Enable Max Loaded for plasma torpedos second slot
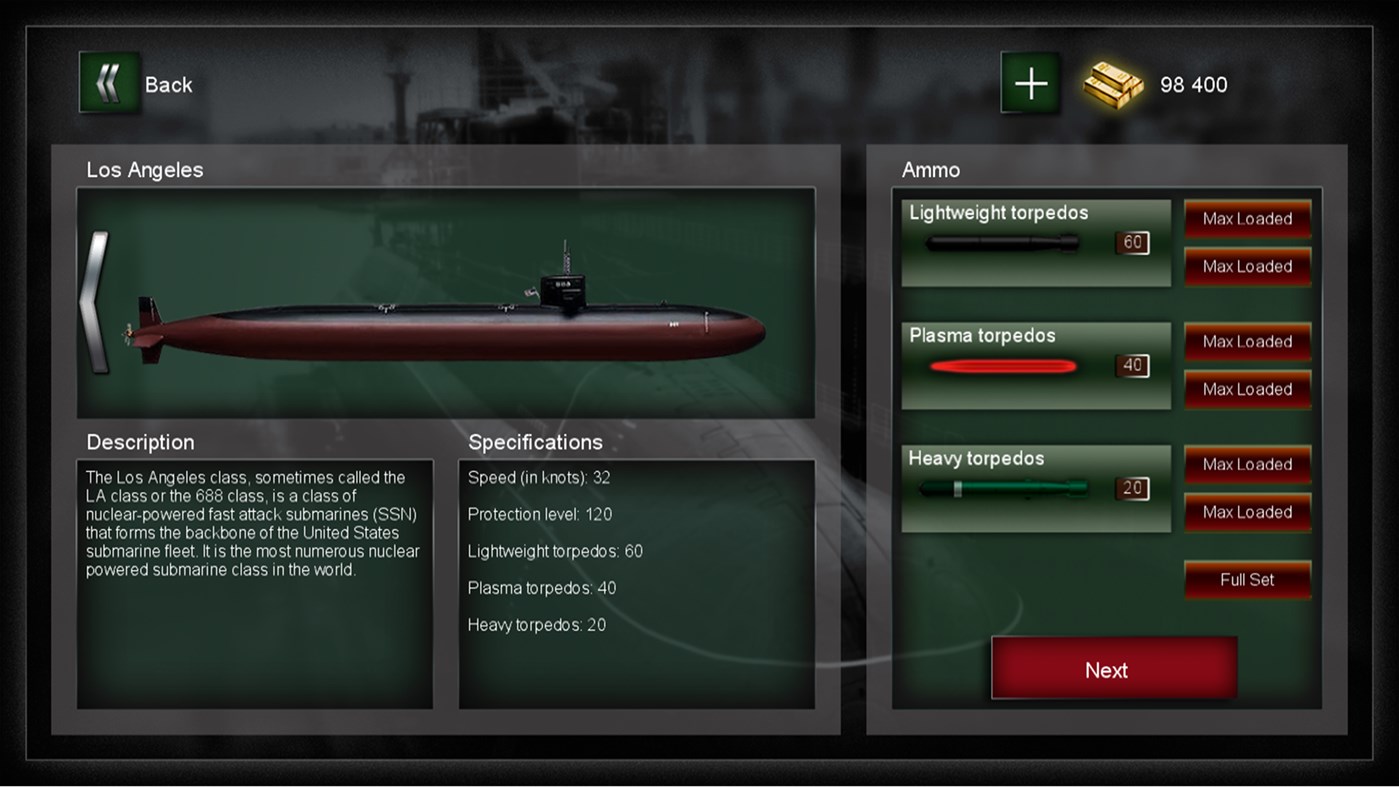Viewport: 1399px width, 787px height. tap(1247, 389)
